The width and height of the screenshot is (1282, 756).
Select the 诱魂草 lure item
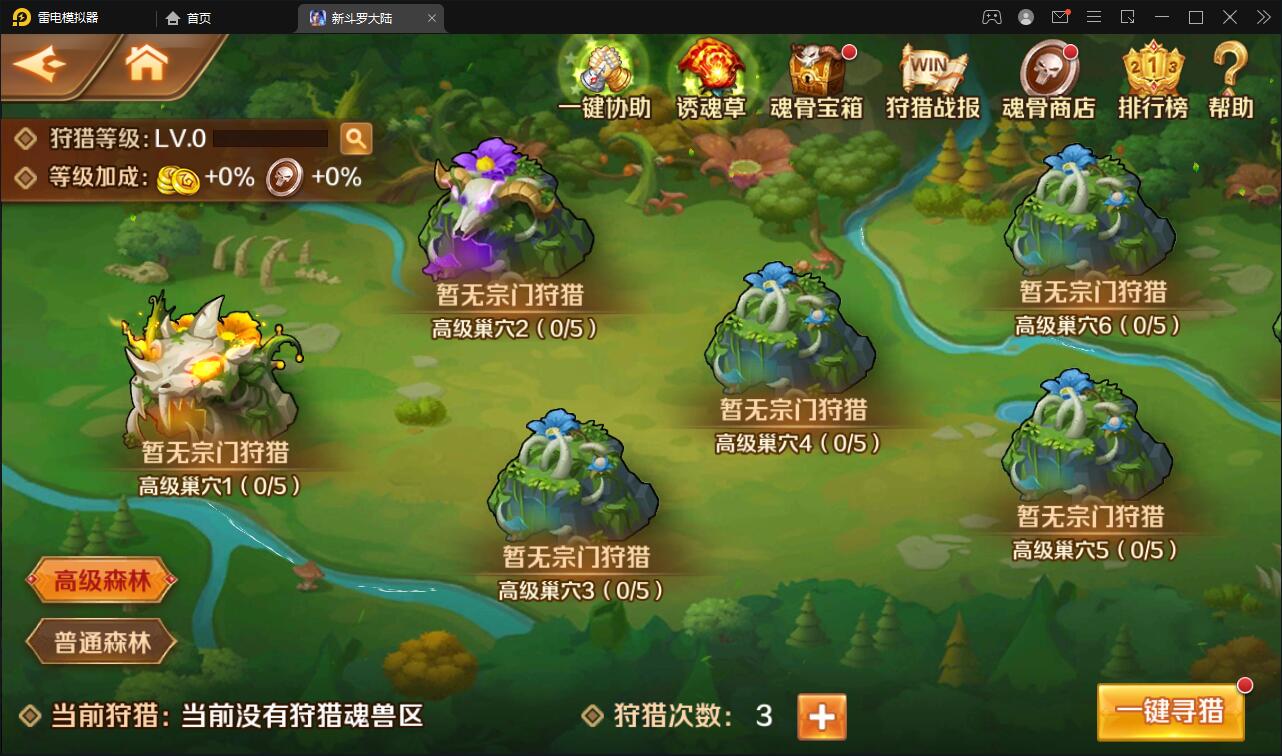(x=709, y=70)
